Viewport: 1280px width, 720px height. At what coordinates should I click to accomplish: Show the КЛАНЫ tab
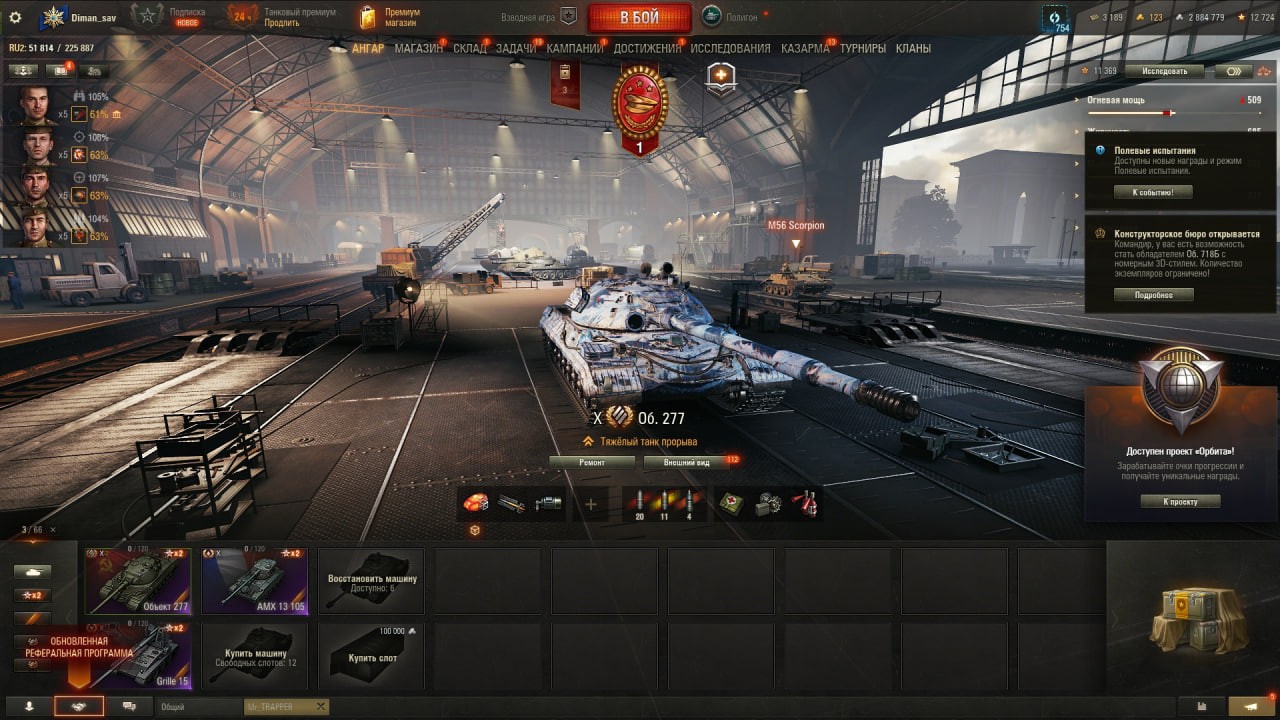(x=913, y=48)
